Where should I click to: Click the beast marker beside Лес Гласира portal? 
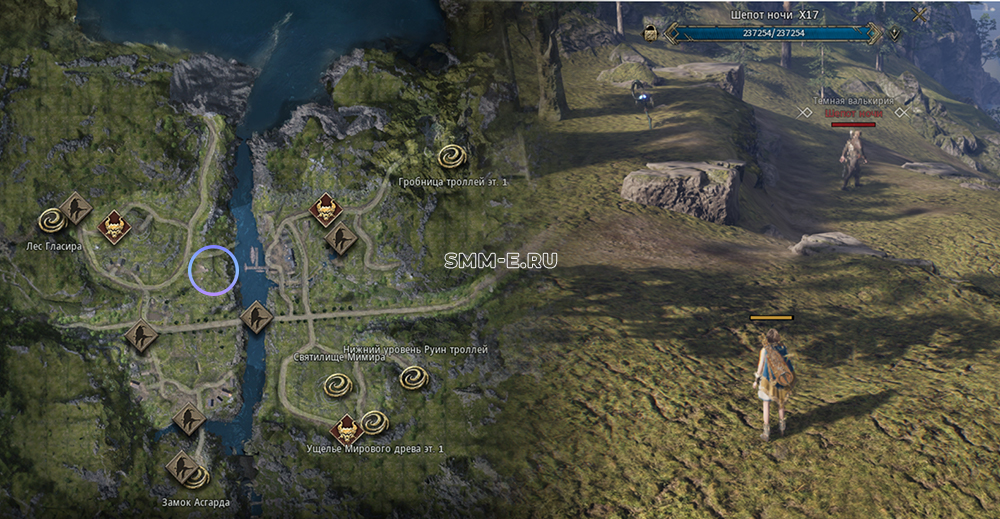coord(75,209)
